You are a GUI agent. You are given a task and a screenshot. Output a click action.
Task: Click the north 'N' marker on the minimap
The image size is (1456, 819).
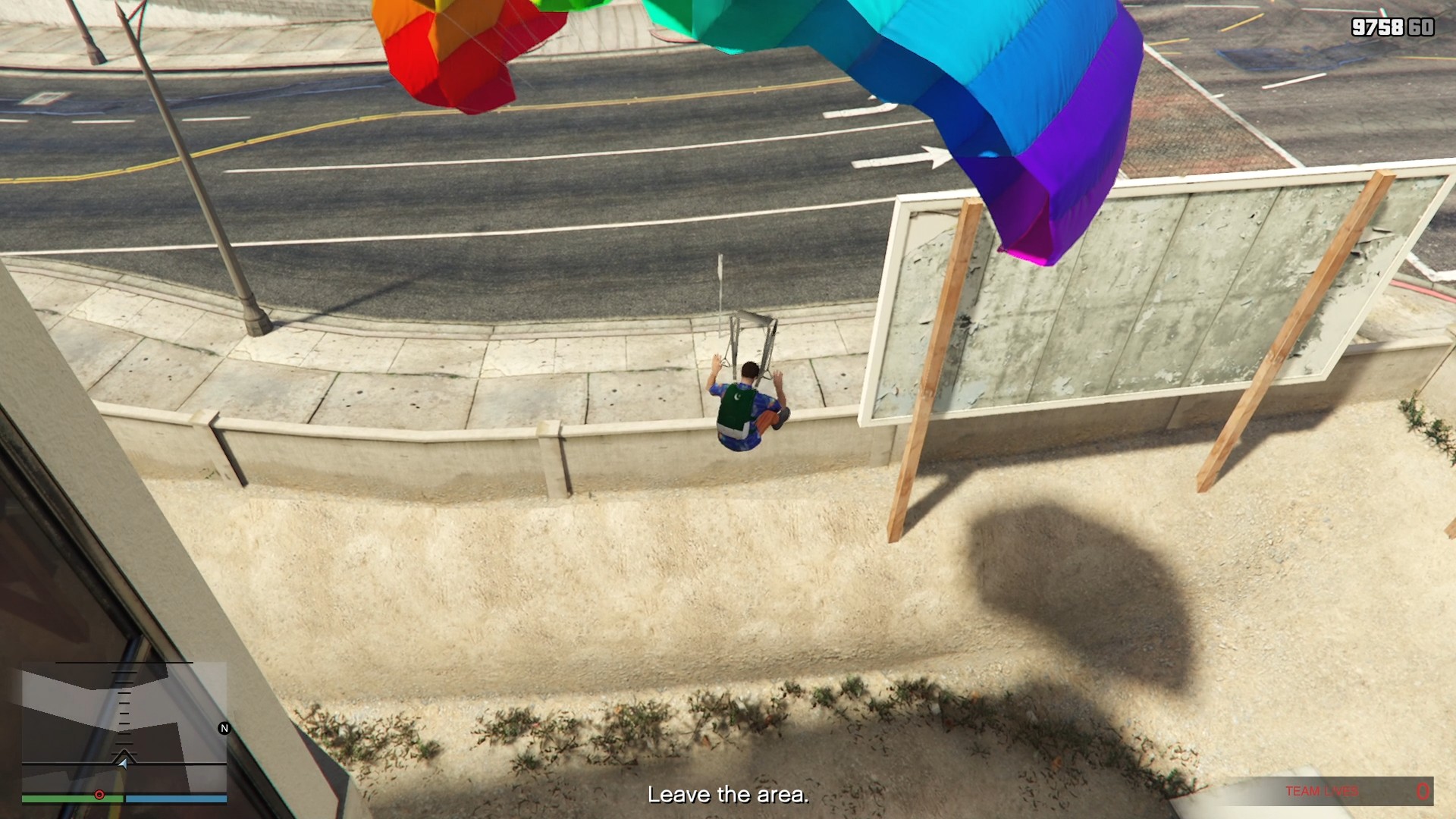point(224,728)
